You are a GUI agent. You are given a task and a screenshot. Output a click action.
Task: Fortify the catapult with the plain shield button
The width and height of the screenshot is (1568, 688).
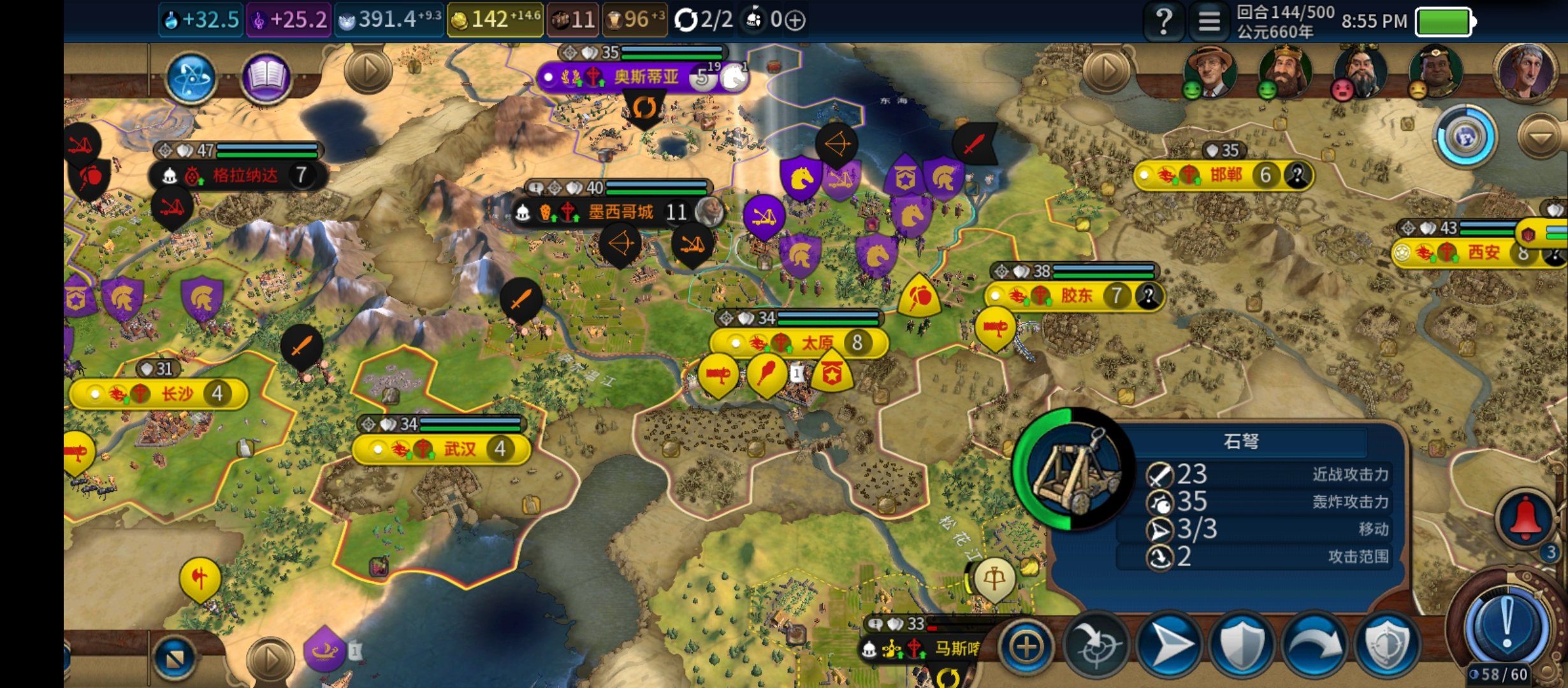point(1242,647)
